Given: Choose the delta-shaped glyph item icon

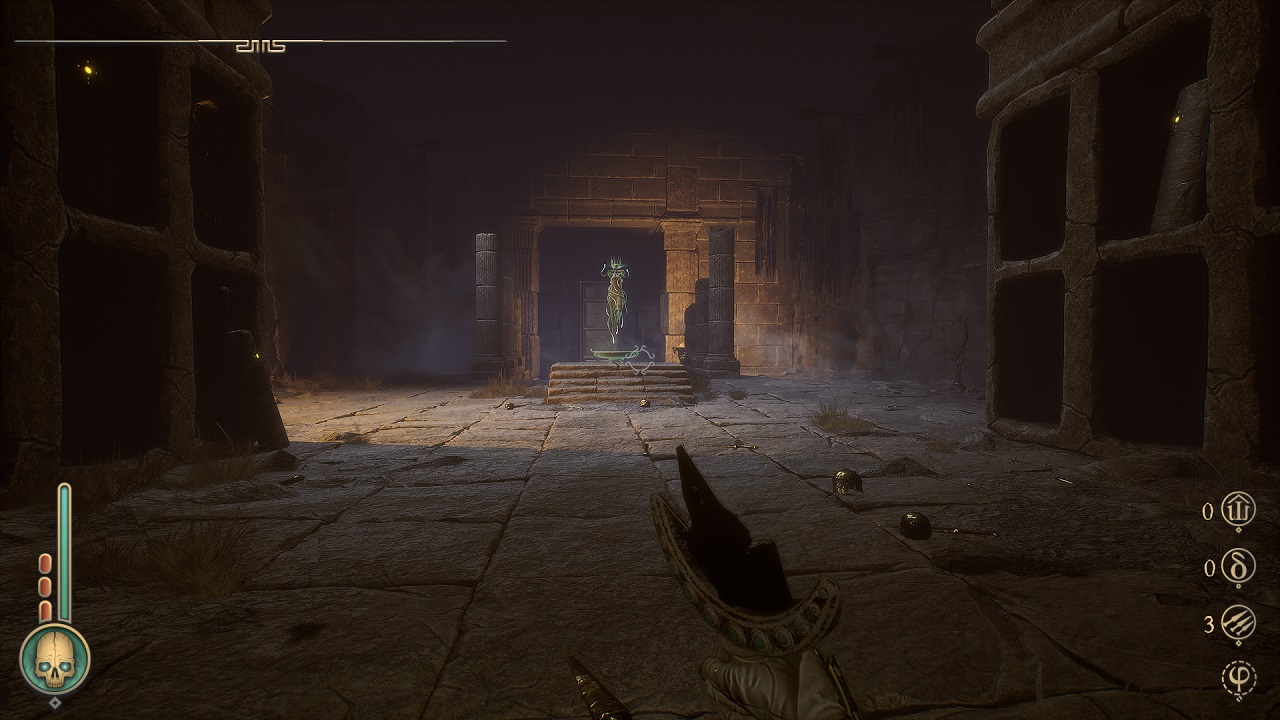Looking at the screenshot, I should tap(1239, 568).
